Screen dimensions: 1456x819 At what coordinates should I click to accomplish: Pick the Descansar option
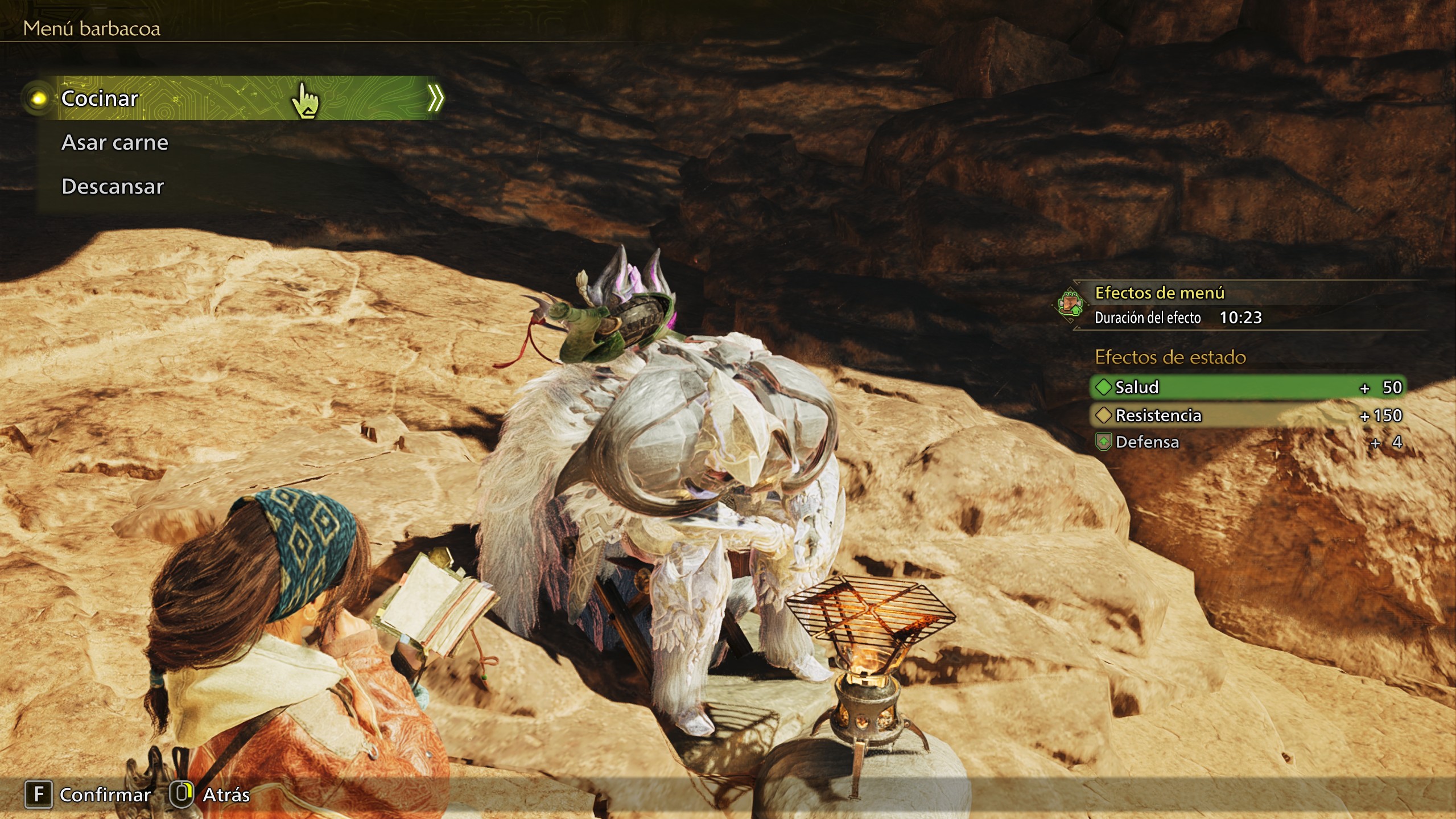(113, 187)
